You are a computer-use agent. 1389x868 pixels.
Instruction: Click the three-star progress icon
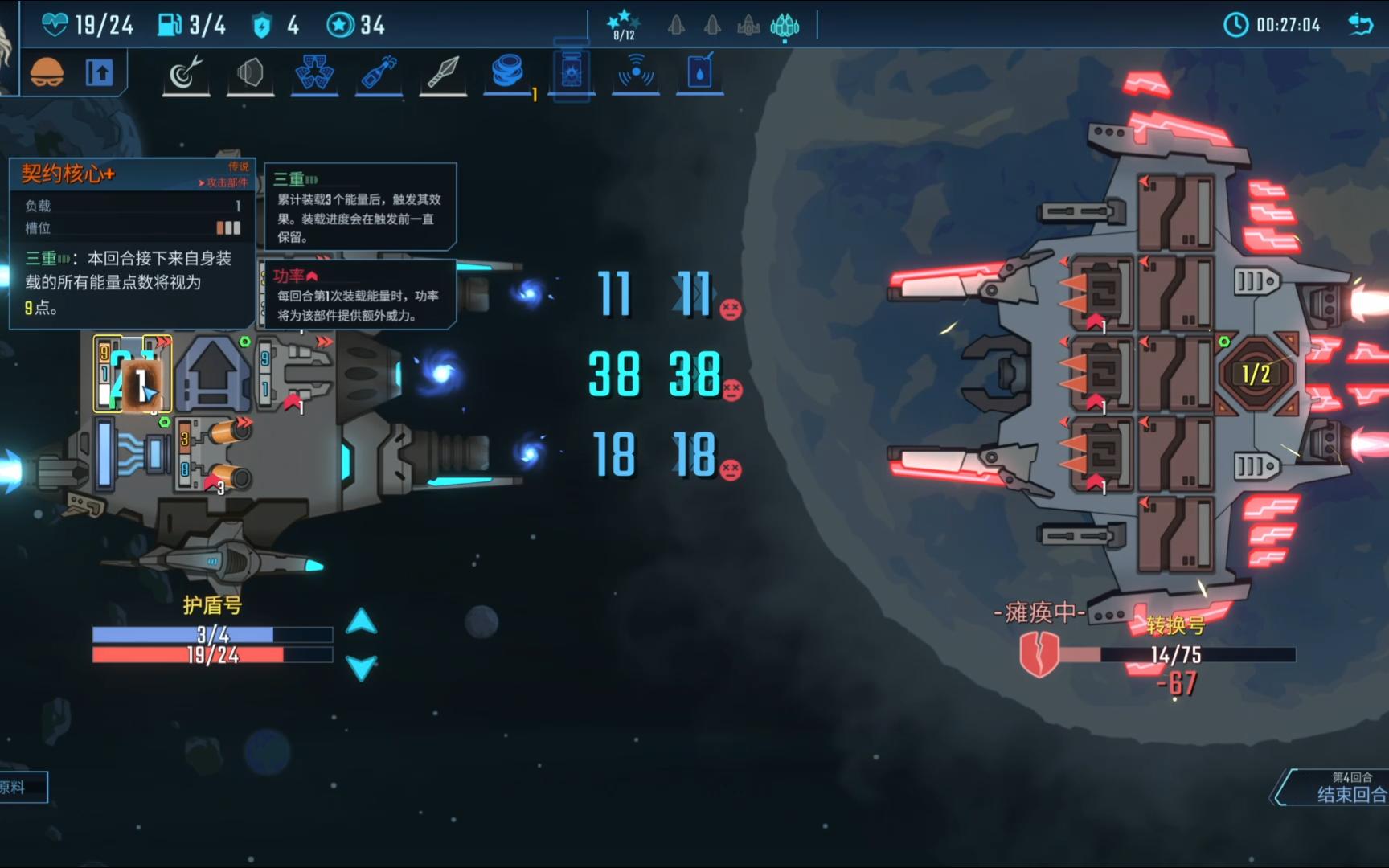tap(624, 24)
